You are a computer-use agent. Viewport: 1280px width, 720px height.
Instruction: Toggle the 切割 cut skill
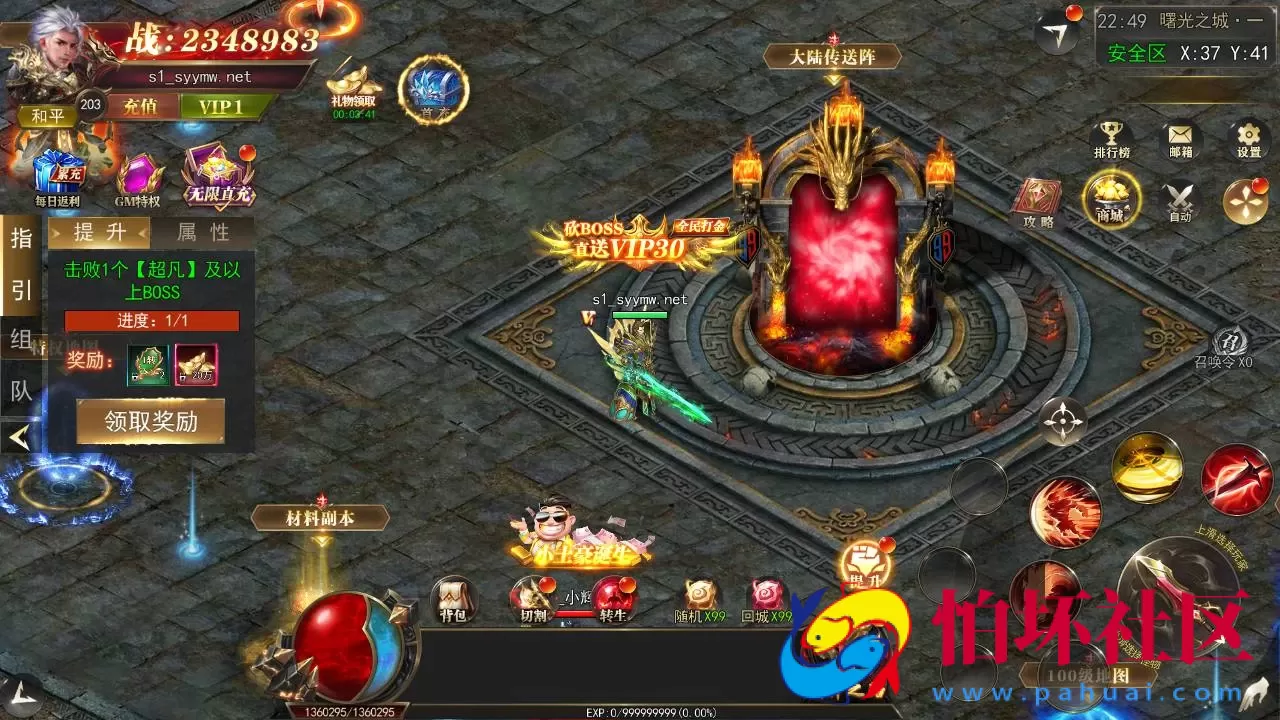coord(534,600)
